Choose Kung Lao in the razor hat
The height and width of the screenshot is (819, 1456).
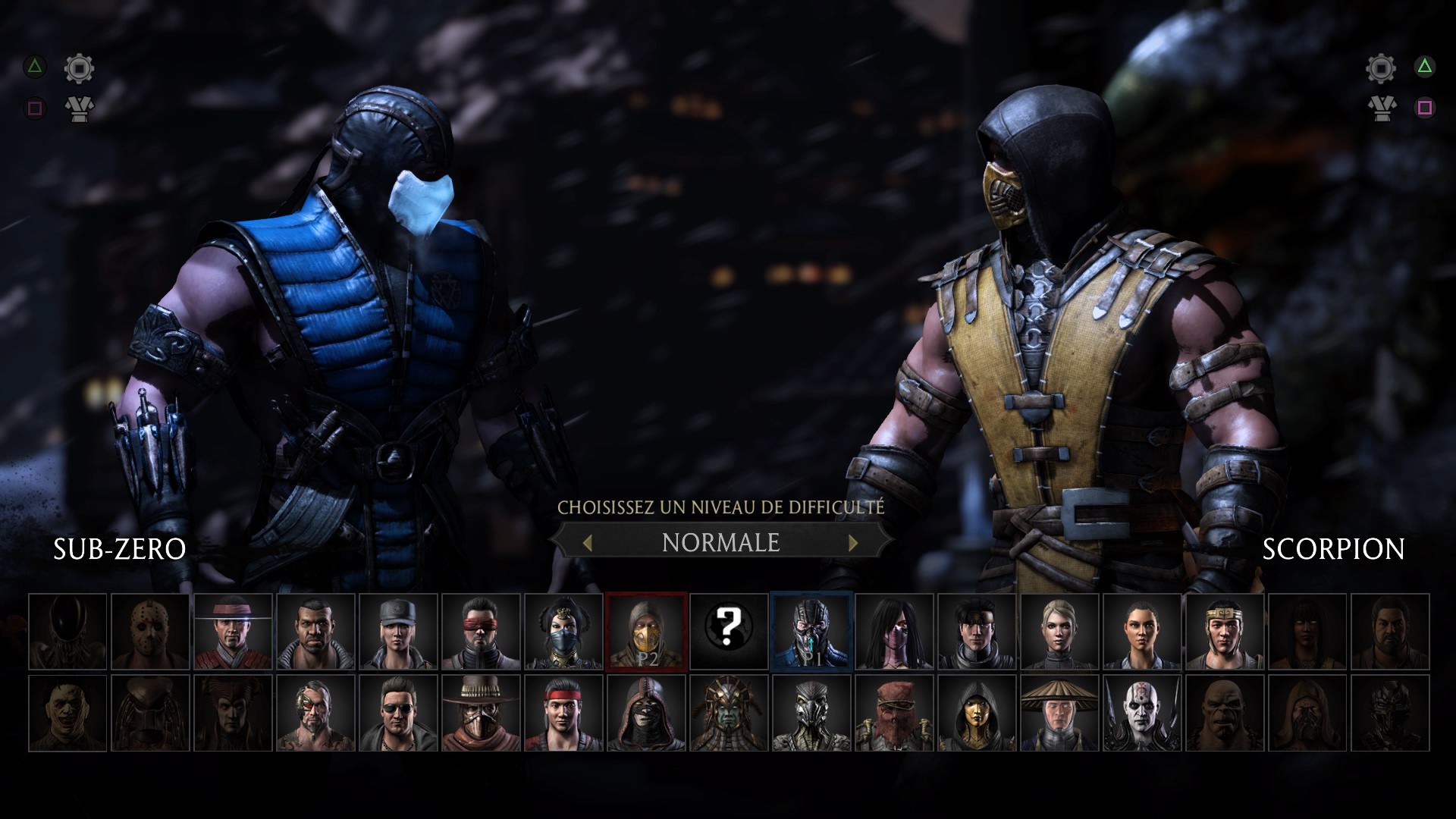233,632
